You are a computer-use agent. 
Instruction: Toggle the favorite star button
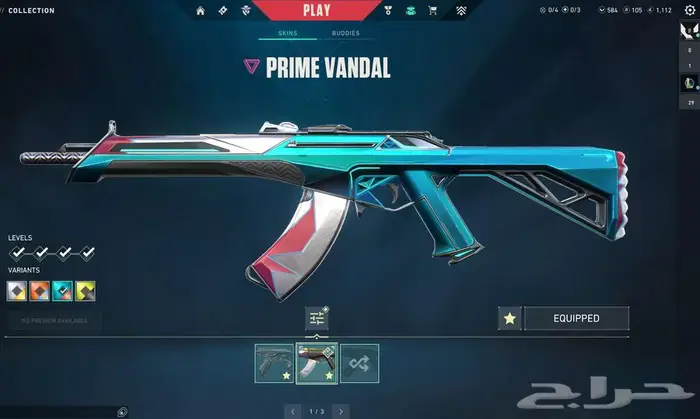click(x=509, y=319)
